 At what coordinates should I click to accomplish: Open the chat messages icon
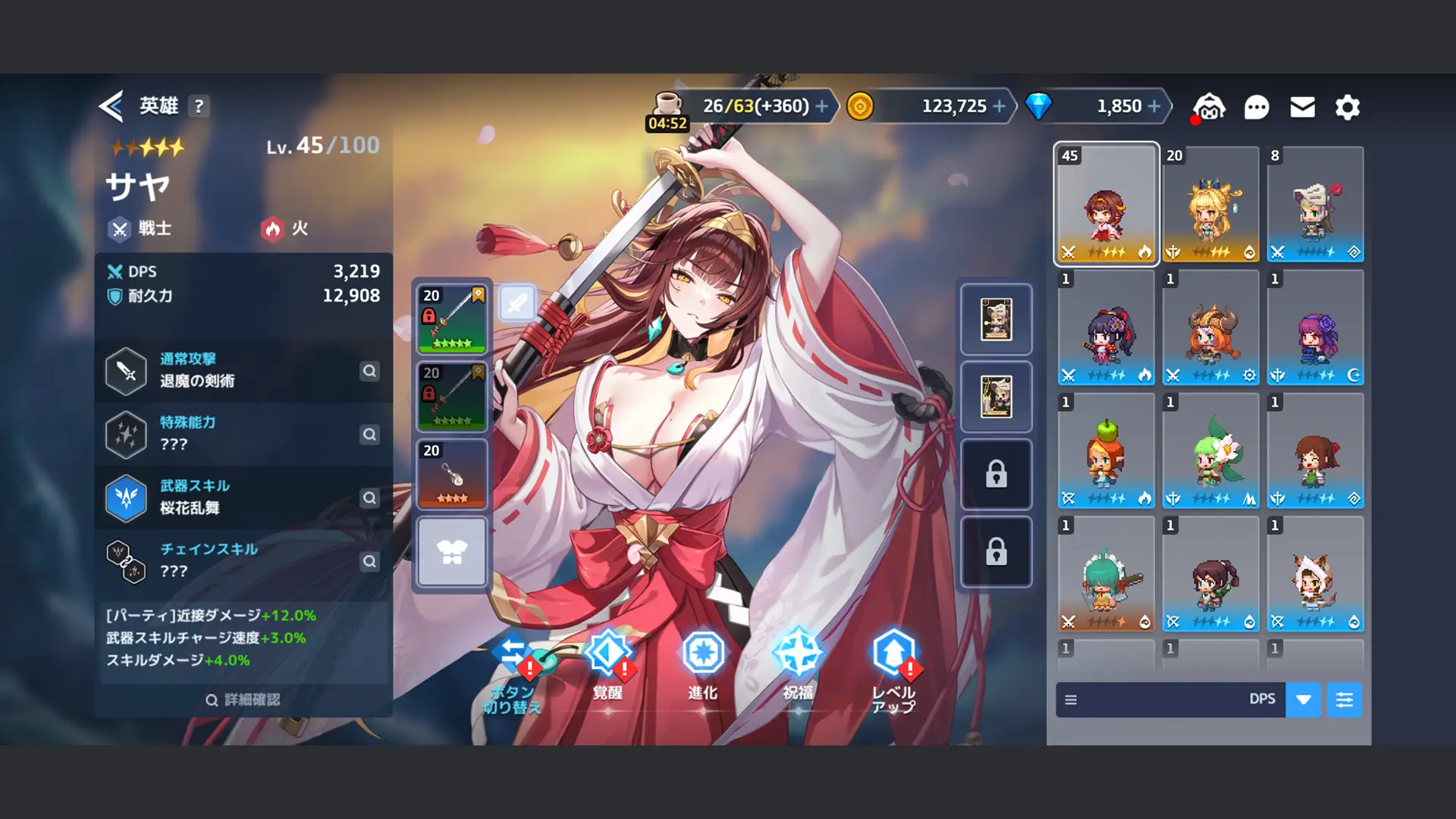[1257, 107]
